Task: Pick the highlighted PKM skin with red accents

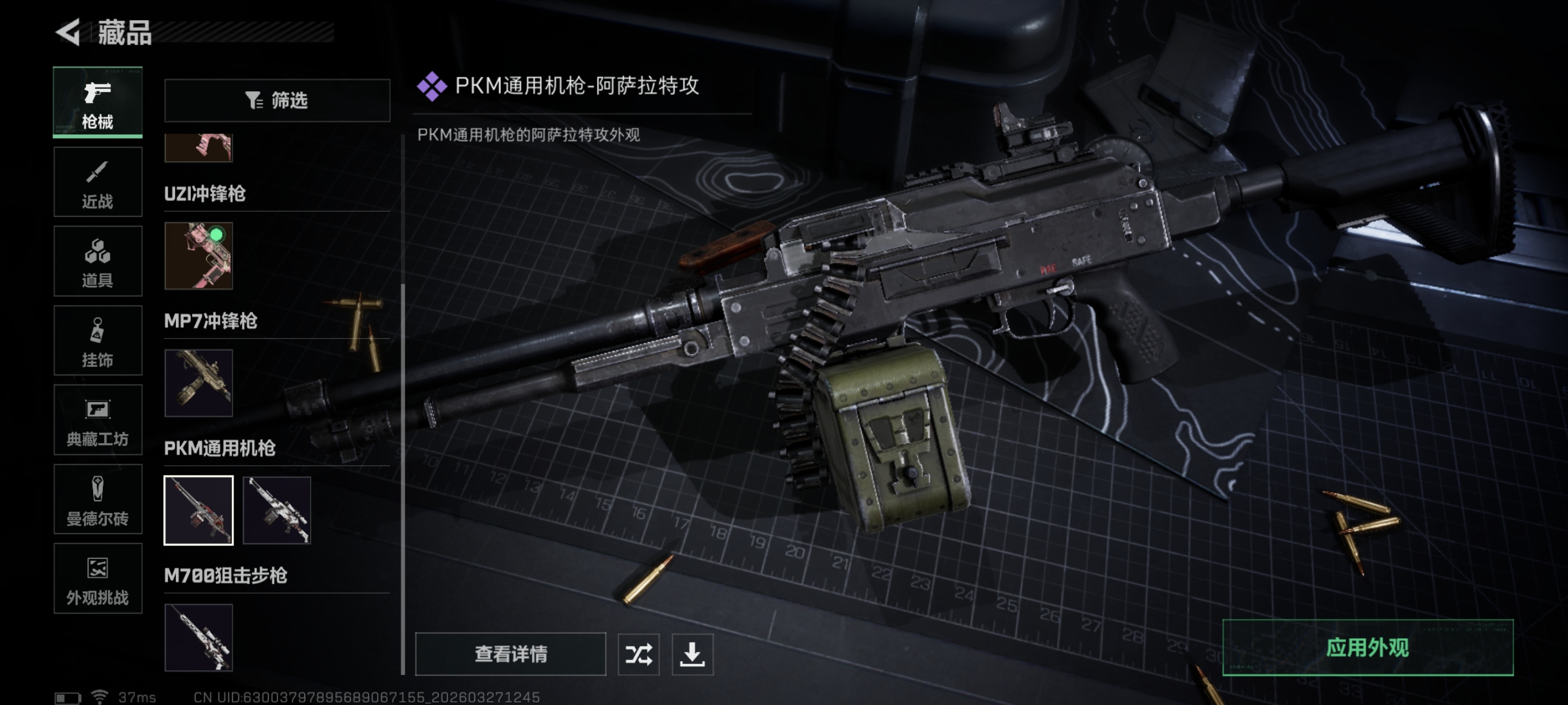Action: 198,510
